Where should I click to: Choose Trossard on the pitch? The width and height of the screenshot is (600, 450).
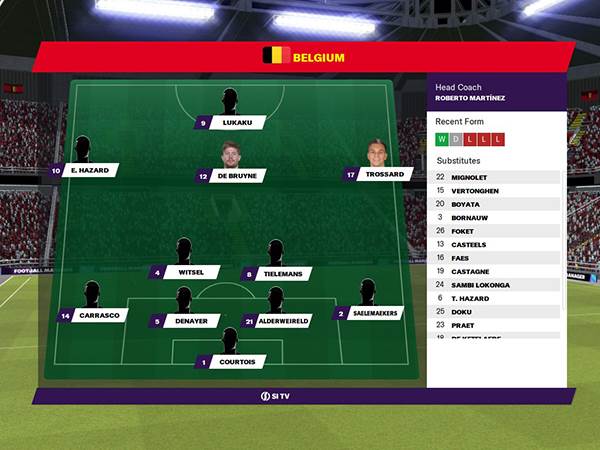pyautogui.click(x=384, y=174)
